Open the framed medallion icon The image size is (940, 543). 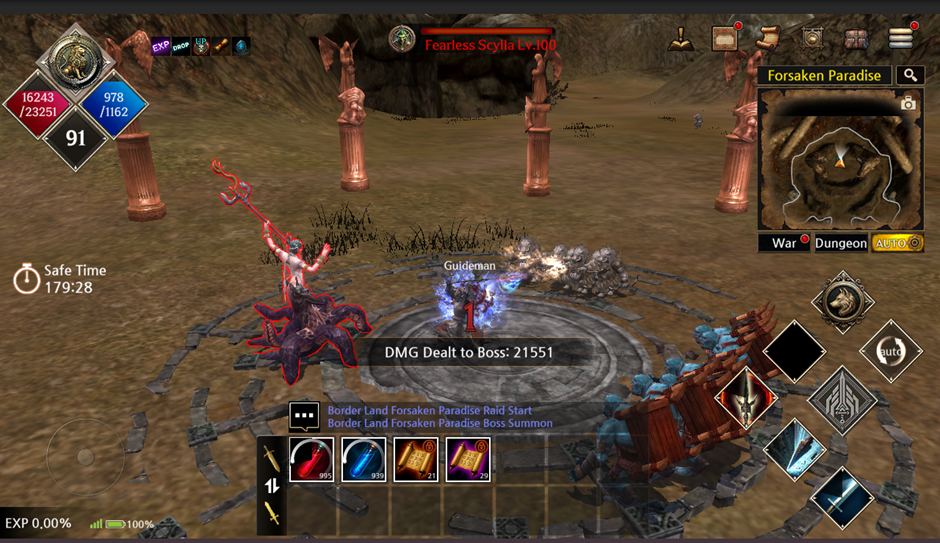812,38
